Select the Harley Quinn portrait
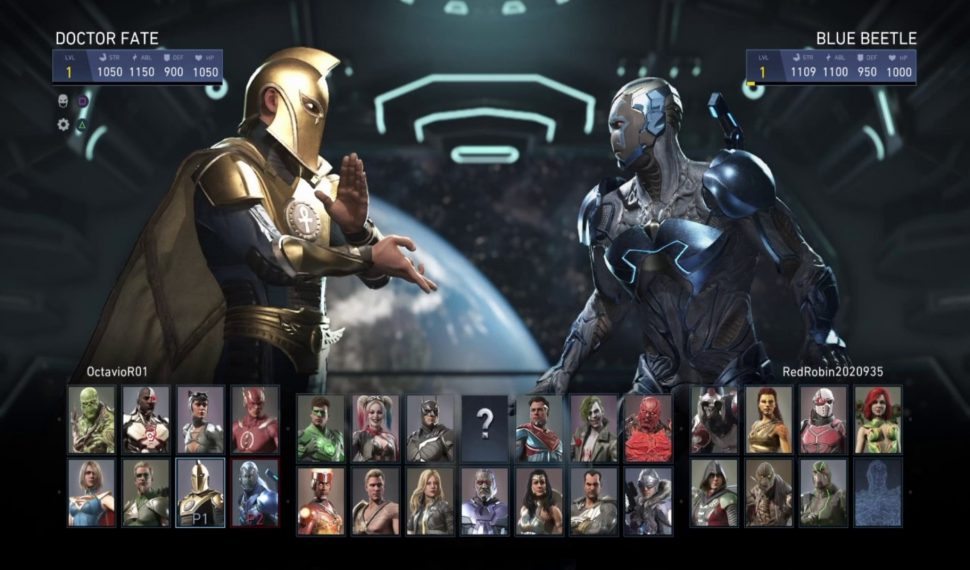The image size is (970, 570). coord(375,428)
